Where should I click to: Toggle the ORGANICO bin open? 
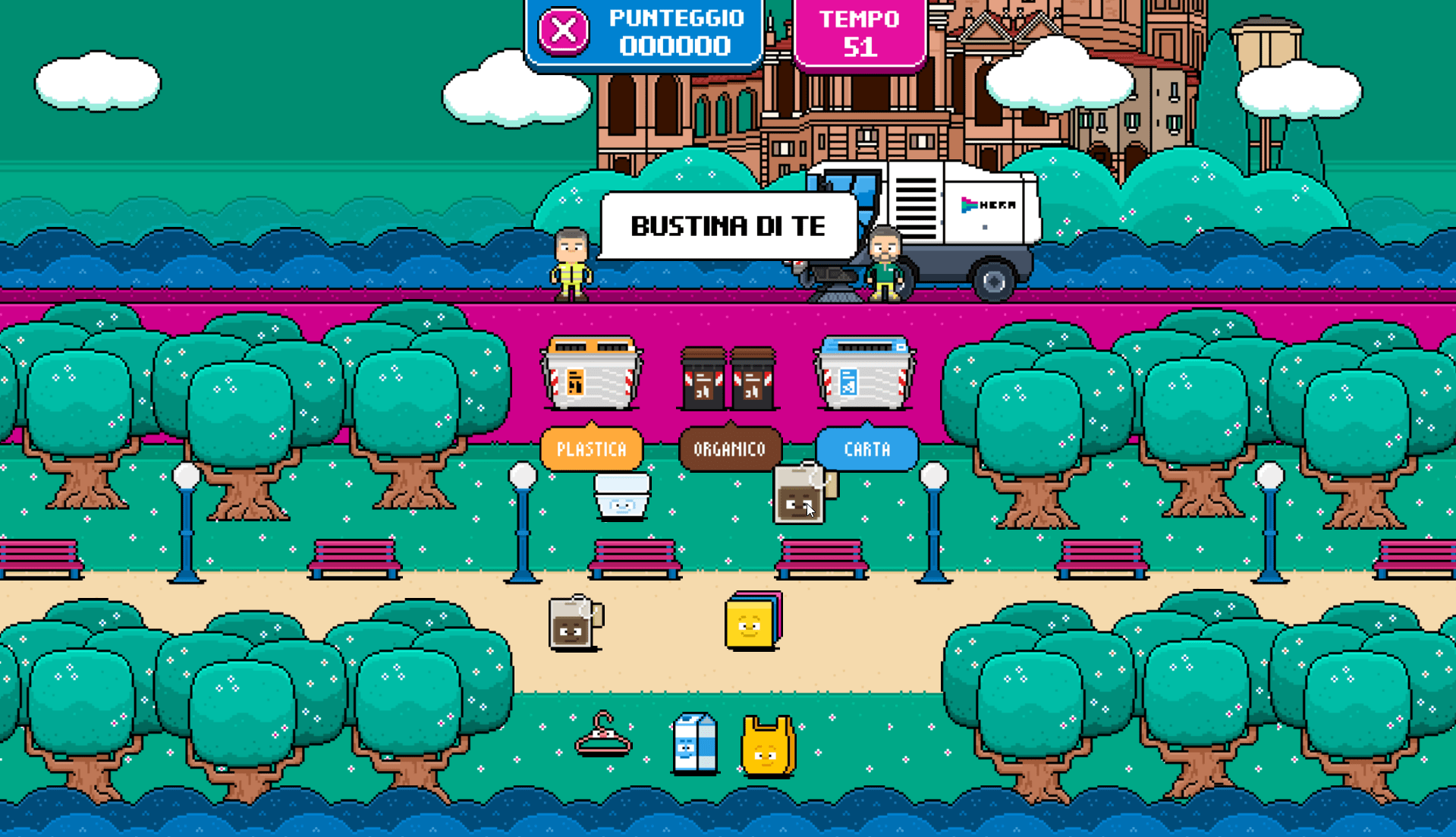[x=728, y=373]
